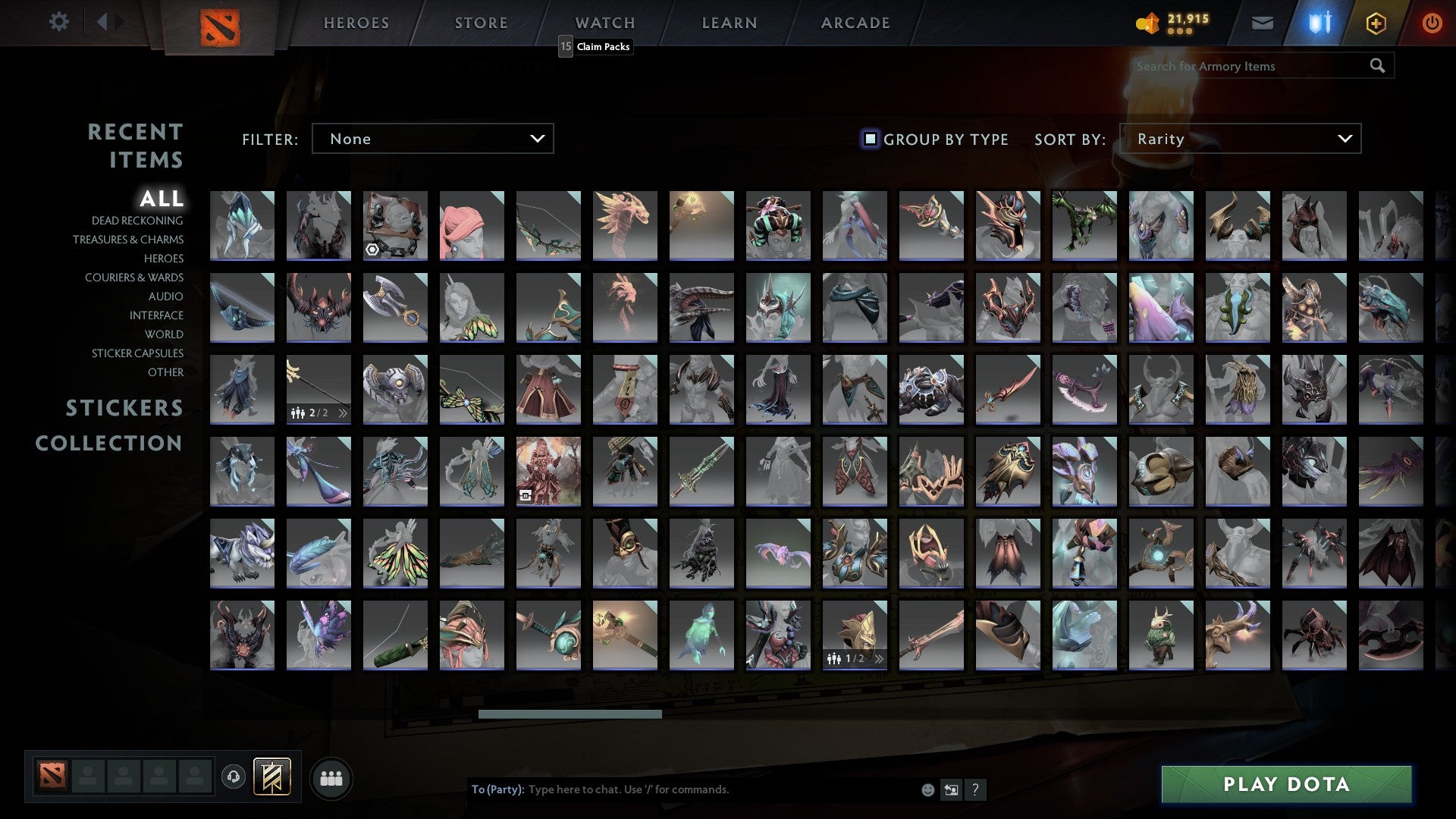
Task: Click the horizontal inventory scrollbar
Action: tap(570, 714)
